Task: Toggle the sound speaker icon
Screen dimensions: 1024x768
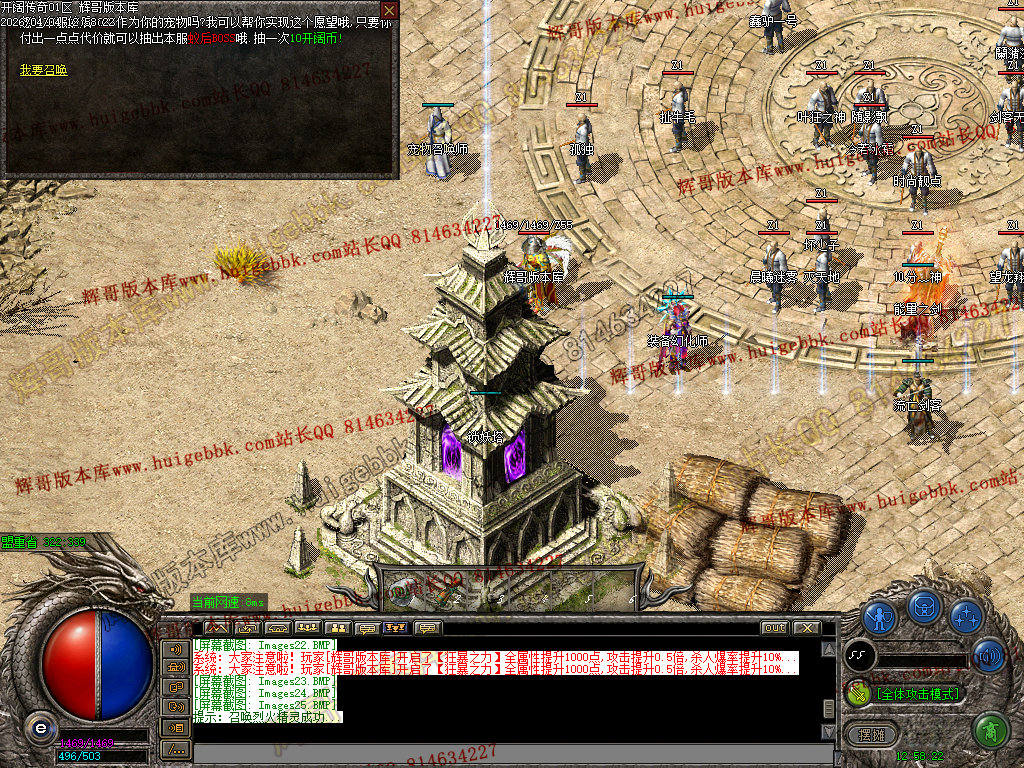Action: pyautogui.click(x=988, y=656)
